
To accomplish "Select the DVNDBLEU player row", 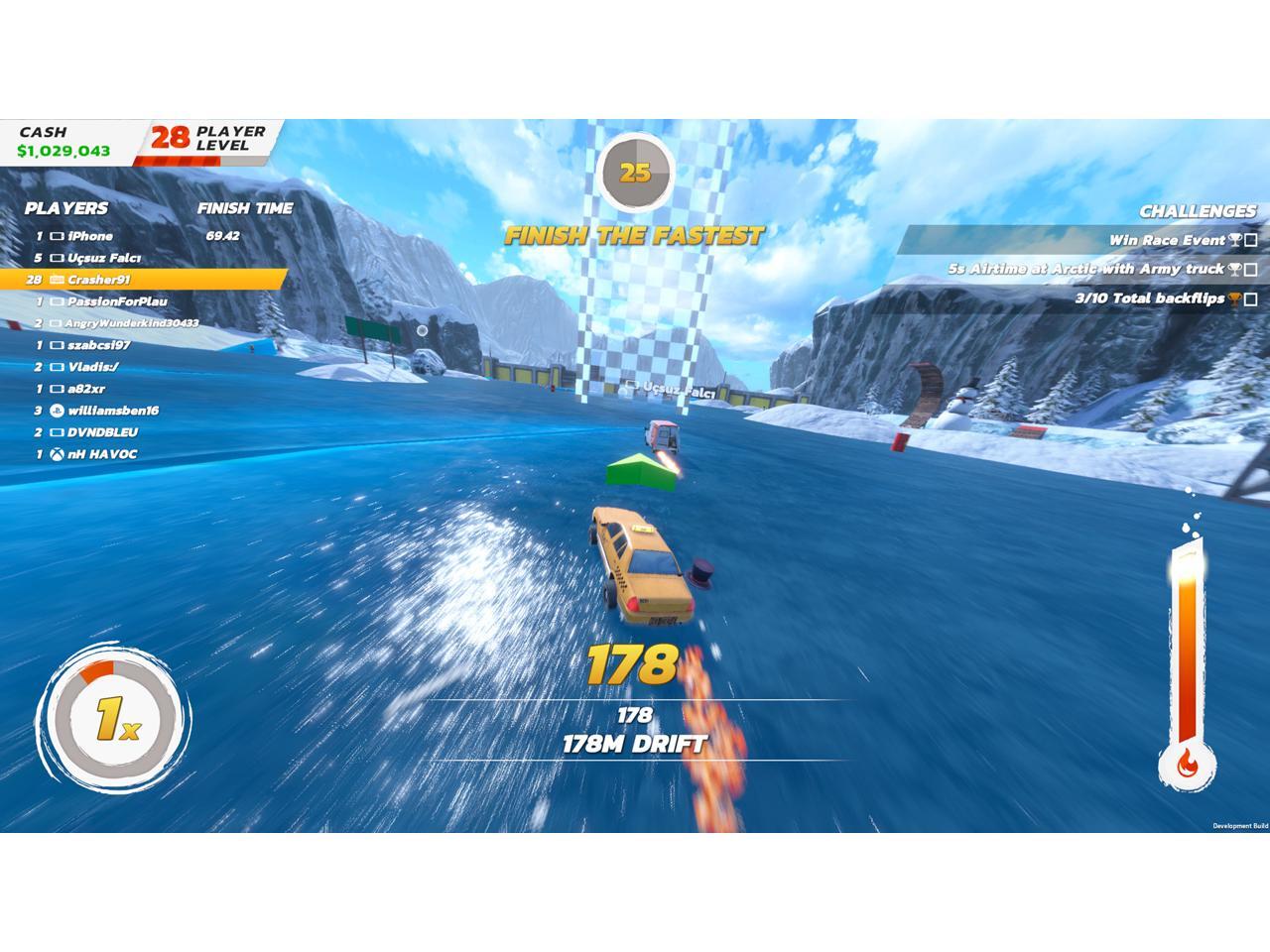I will [102, 432].
